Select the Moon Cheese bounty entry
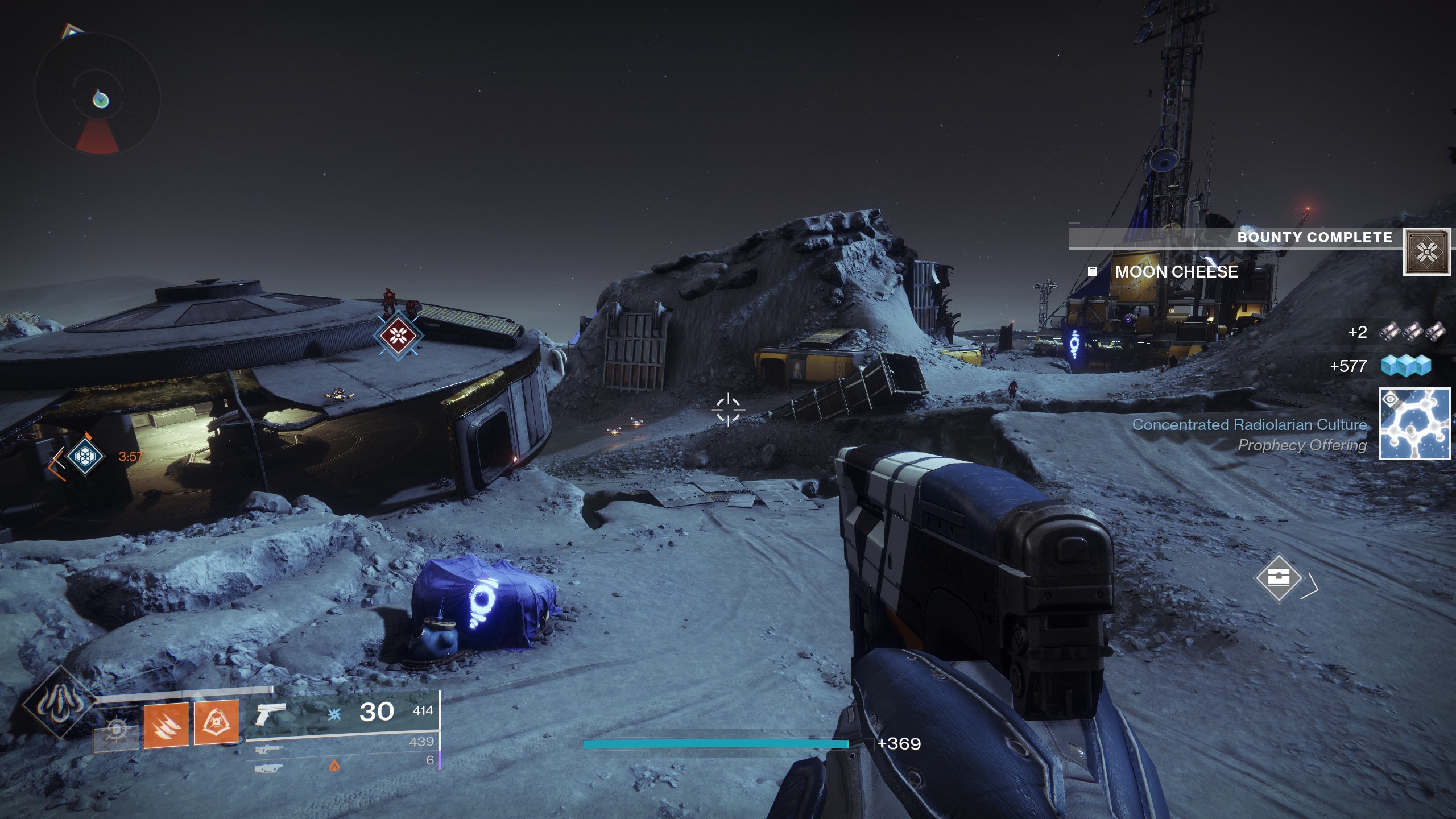1456x819 pixels. point(1176,272)
